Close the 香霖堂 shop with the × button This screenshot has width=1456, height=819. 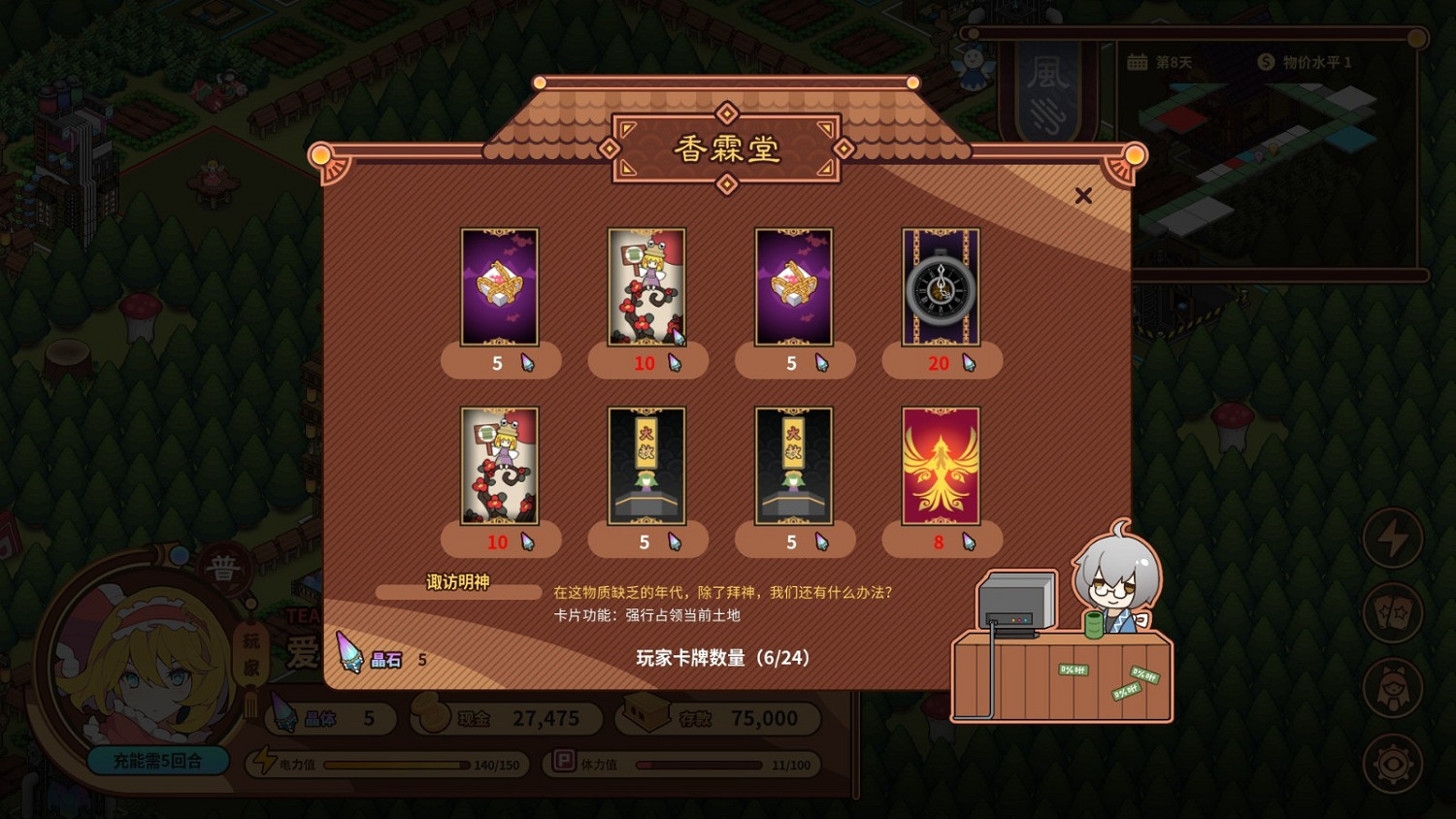coord(1084,194)
